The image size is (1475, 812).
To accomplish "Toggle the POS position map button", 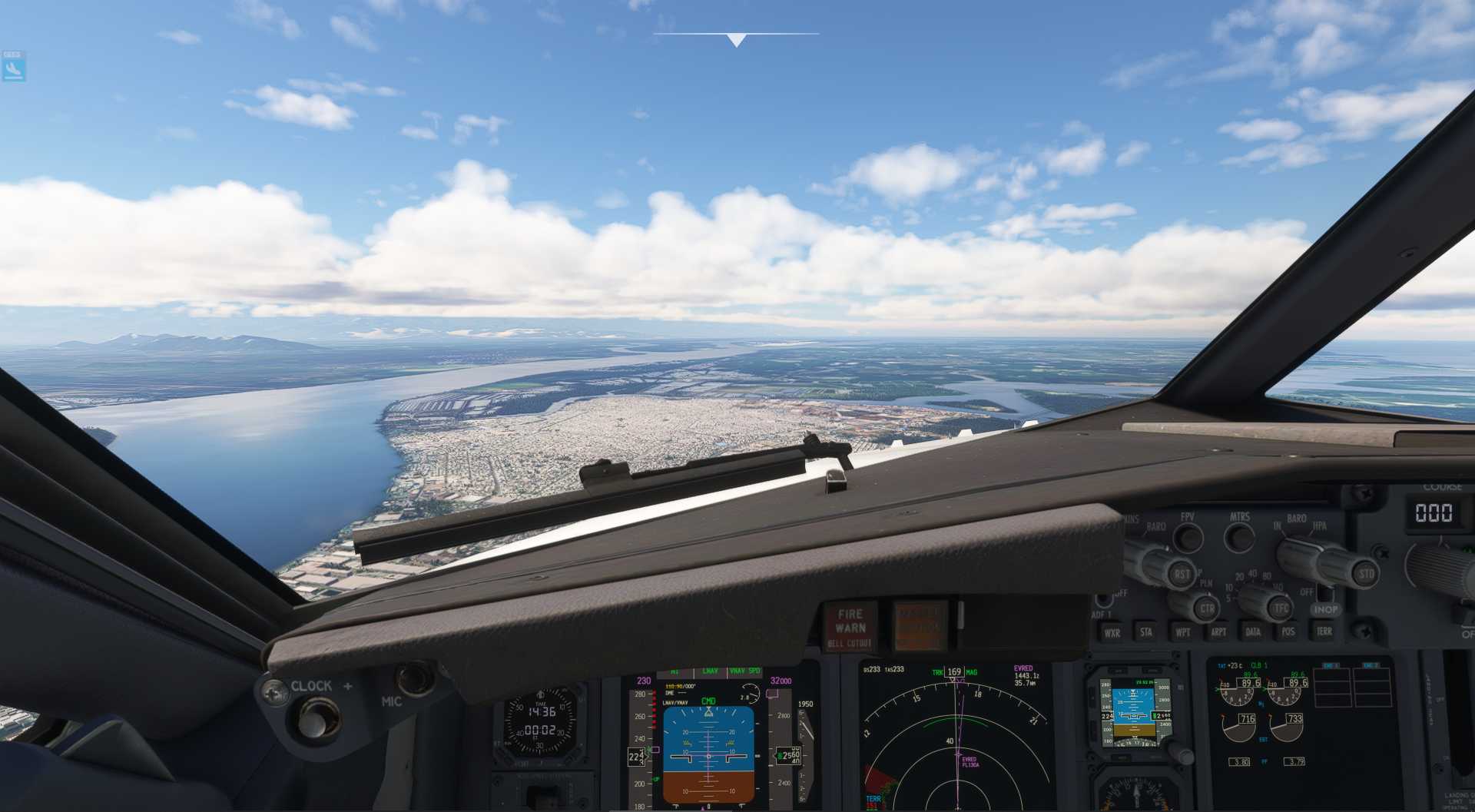I will click(x=1288, y=632).
